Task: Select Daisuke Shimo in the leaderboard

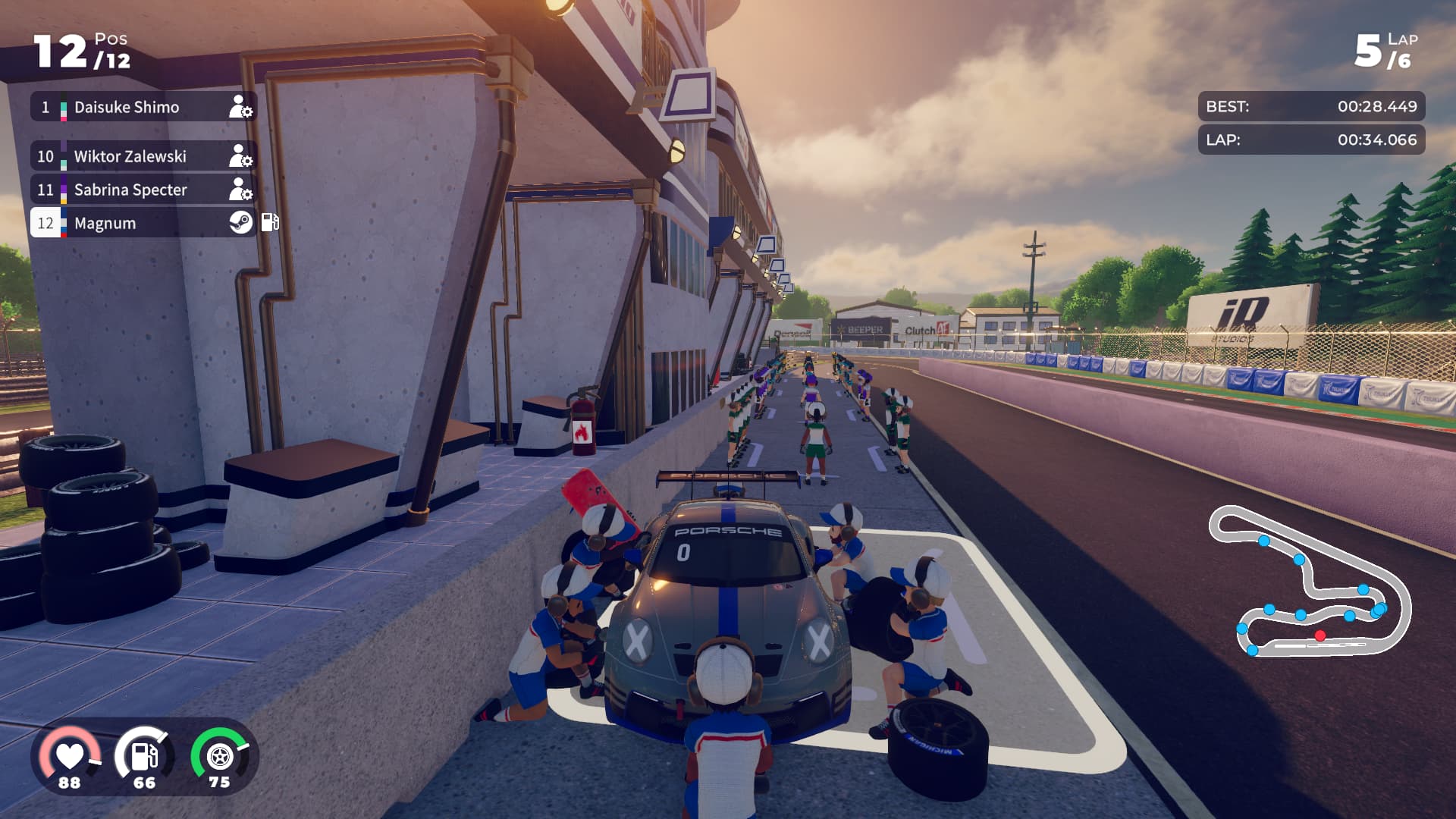Action: [143, 107]
